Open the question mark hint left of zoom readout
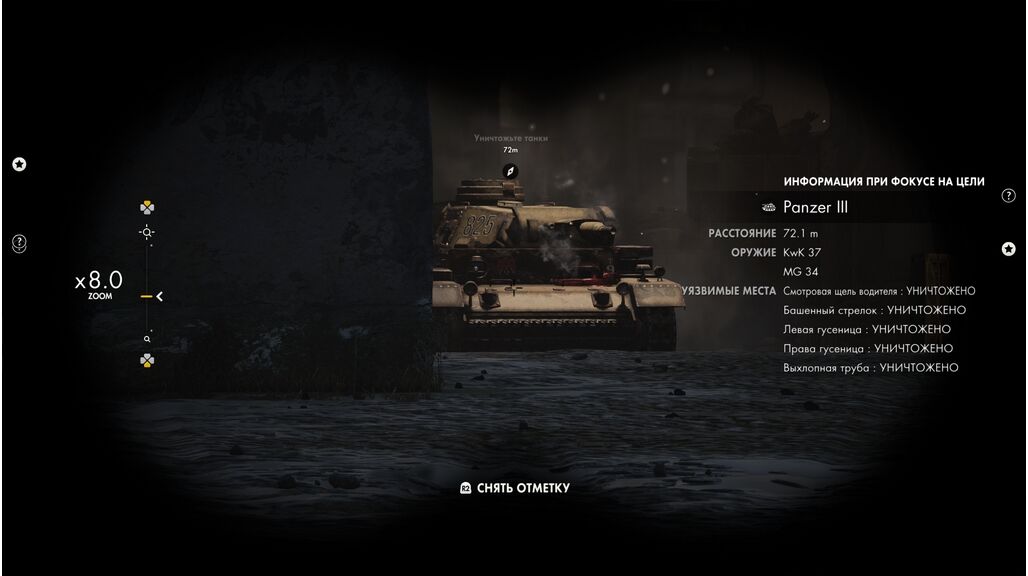The height and width of the screenshot is (576, 1028). pyautogui.click(x=19, y=243)
